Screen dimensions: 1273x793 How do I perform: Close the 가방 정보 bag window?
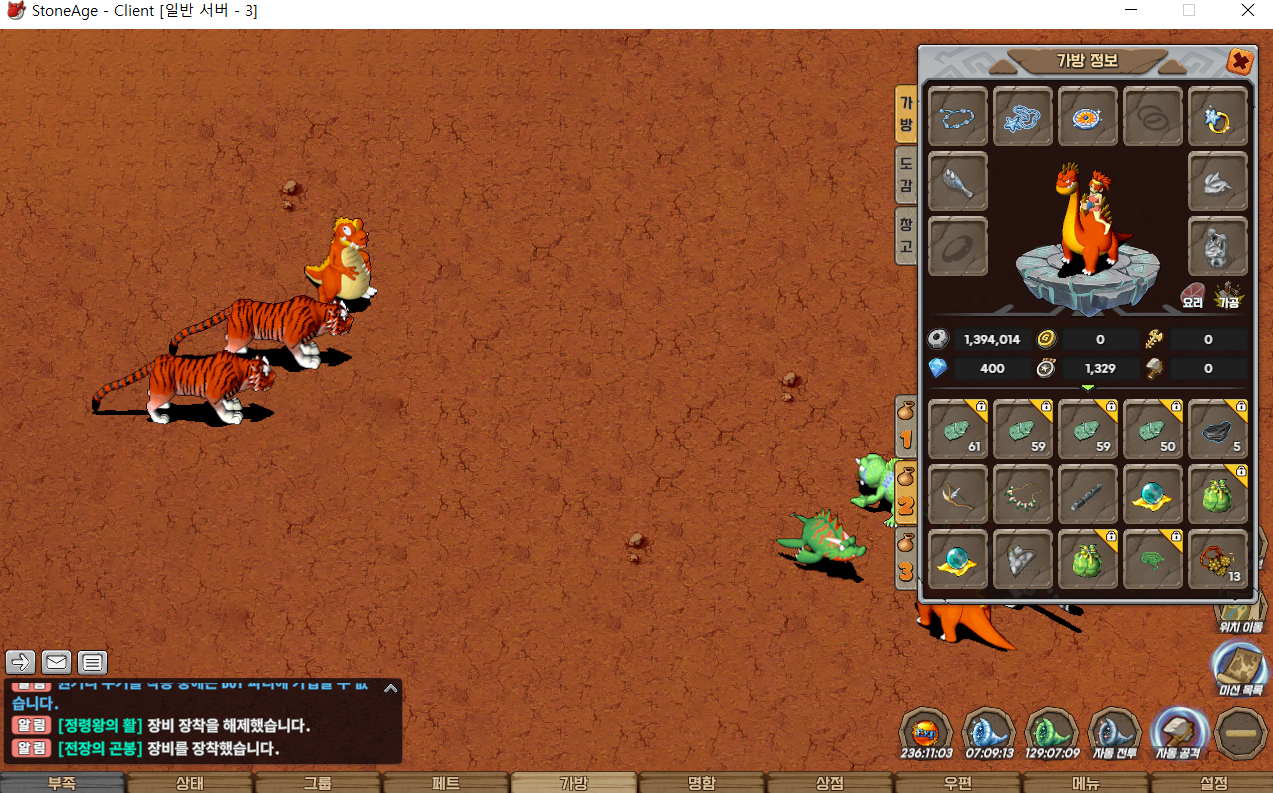coord(1240,62)
